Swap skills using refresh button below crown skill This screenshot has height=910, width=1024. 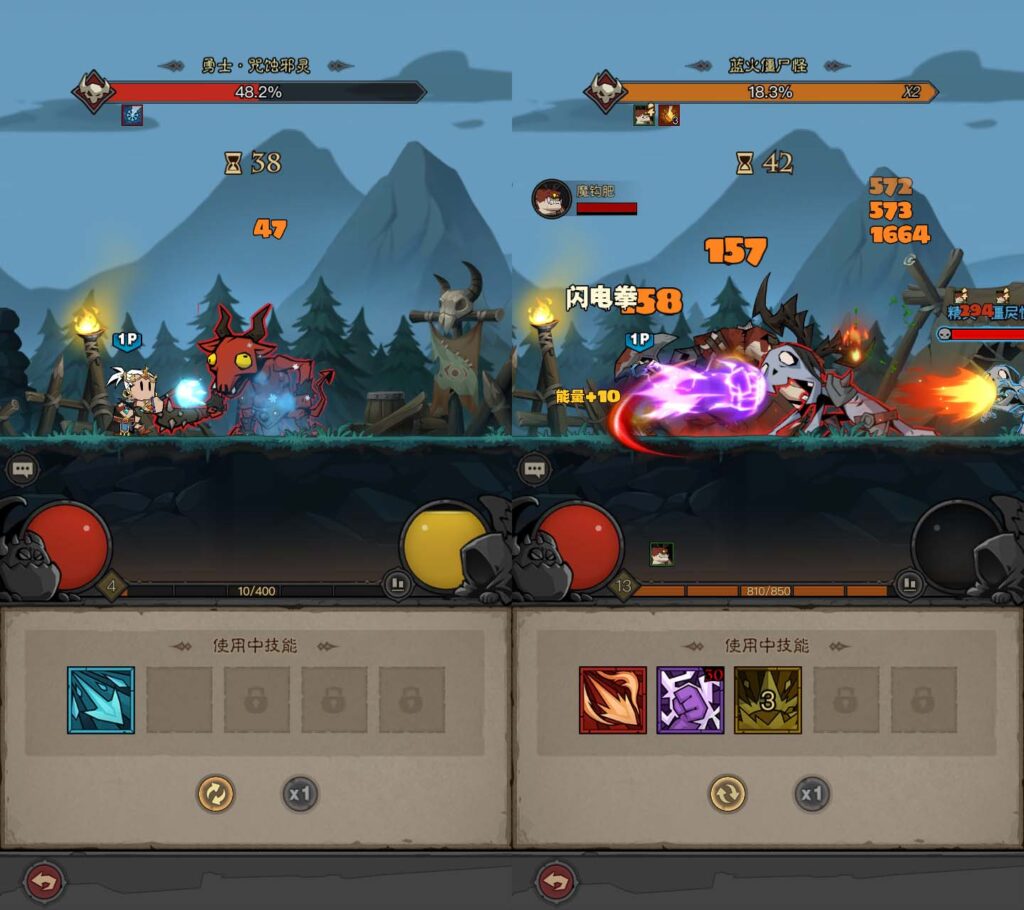click(727, 795)
